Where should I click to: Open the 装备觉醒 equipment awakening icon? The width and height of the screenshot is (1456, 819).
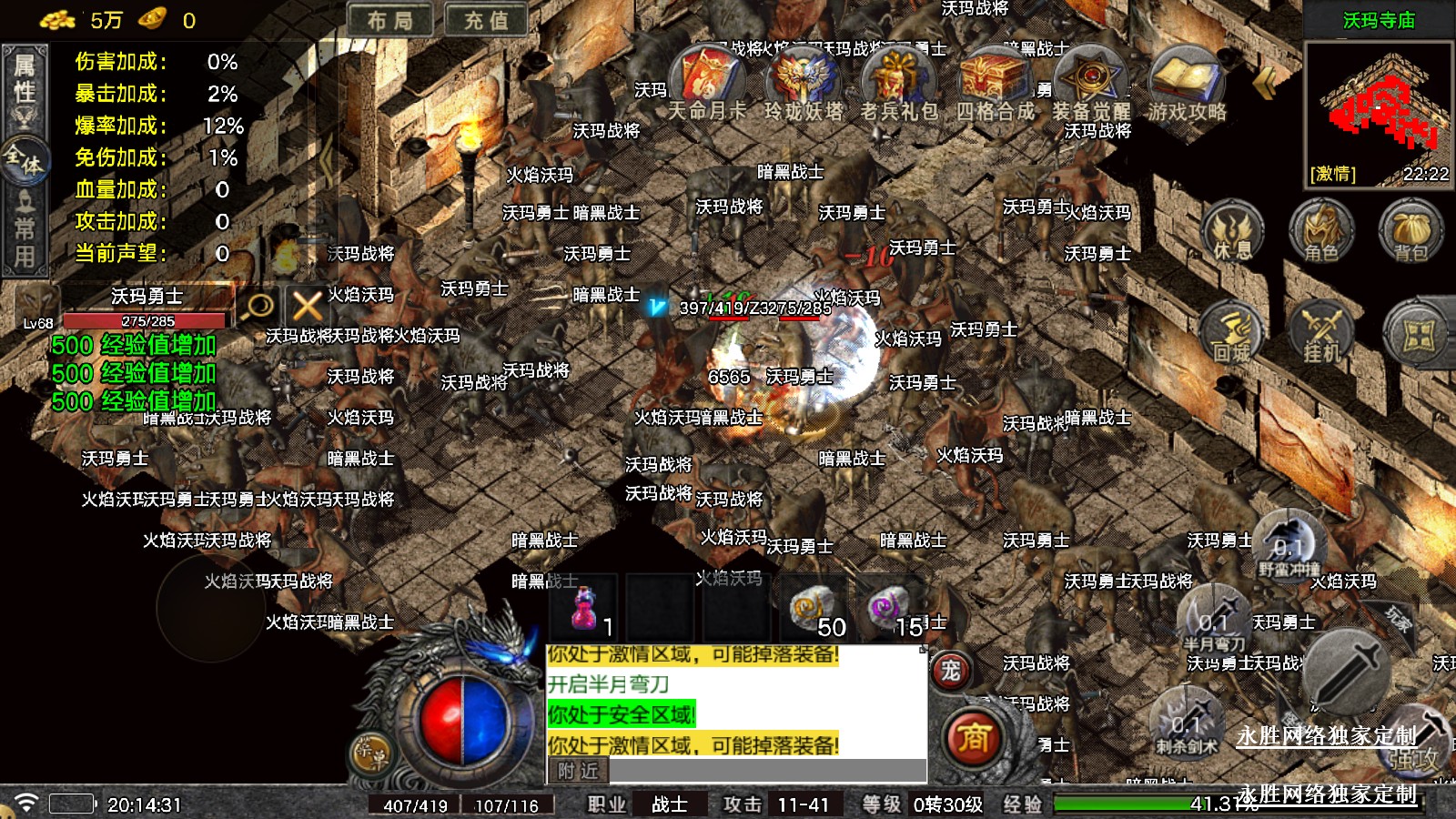1090,82
